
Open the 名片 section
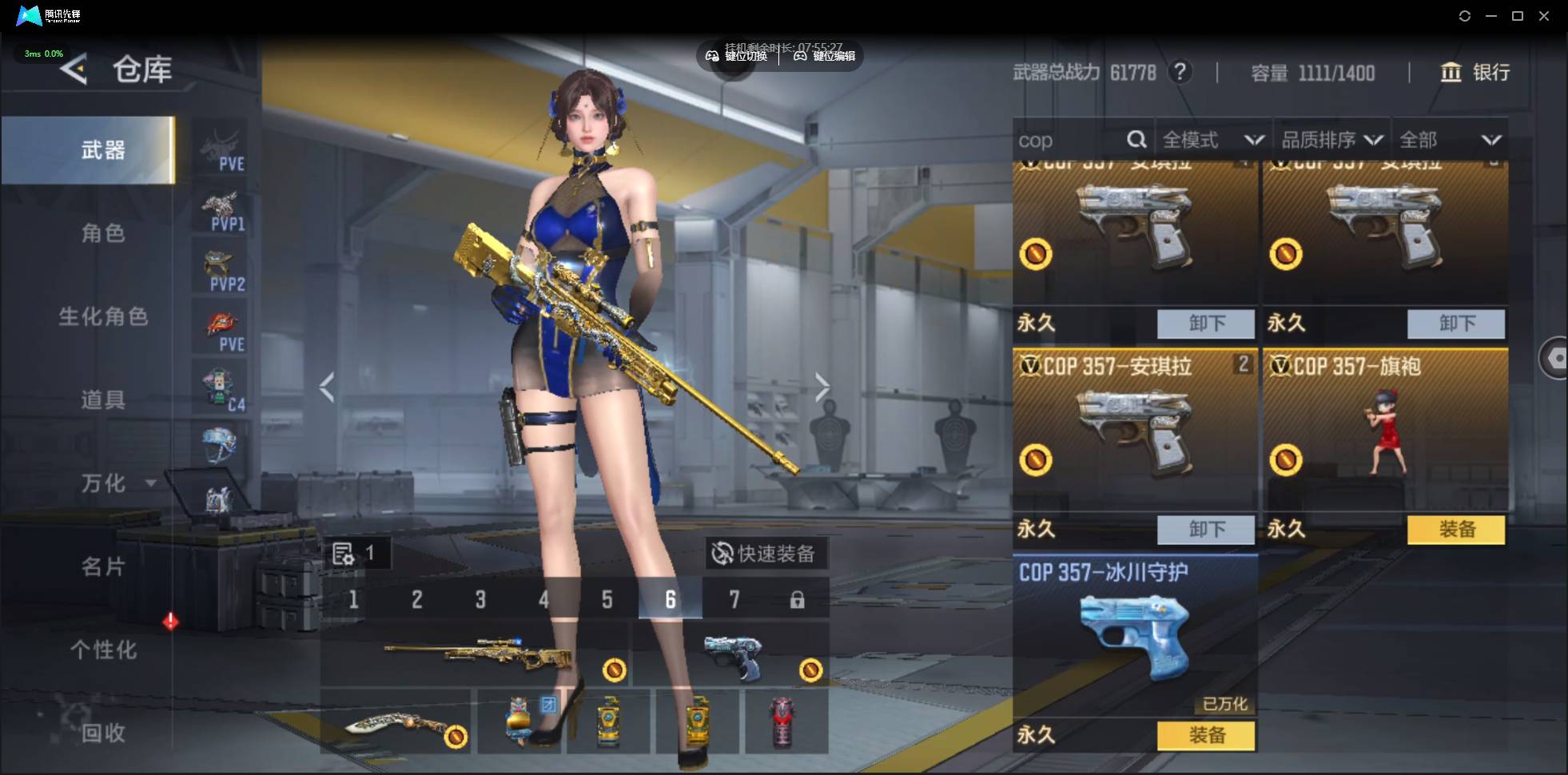pyautogui.click(x=103, y=566)
